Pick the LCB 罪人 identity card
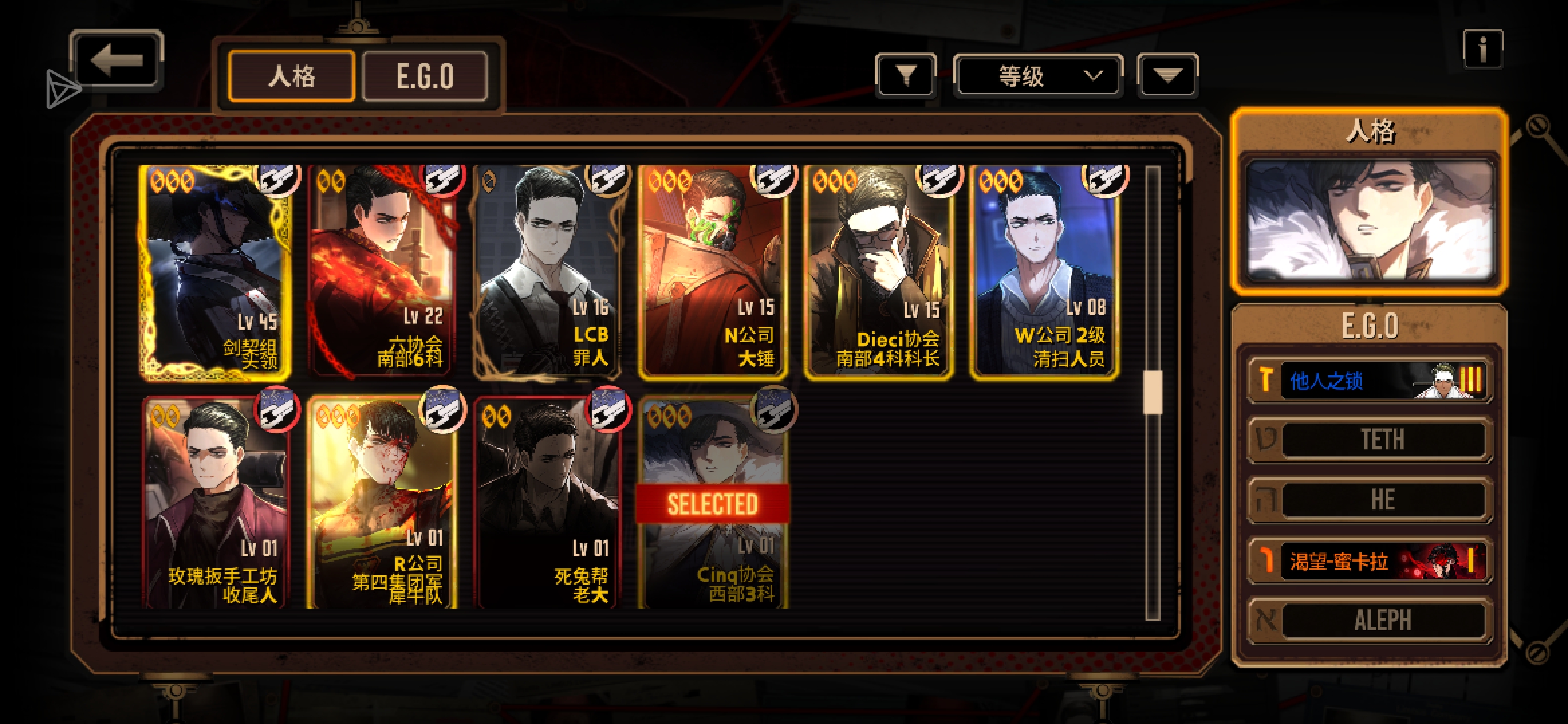 pyautogui.click(x=547, y=271)
